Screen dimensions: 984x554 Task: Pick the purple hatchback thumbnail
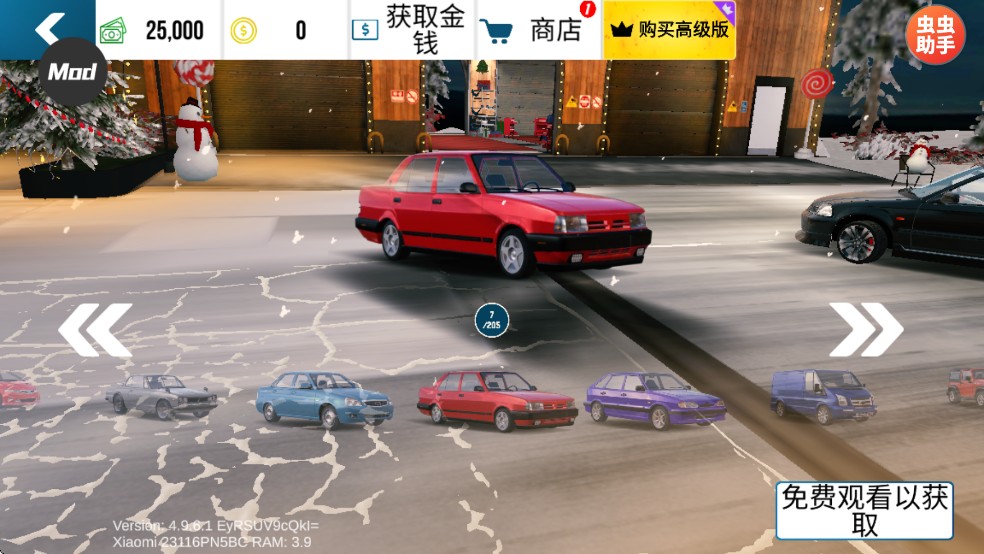[x=655, y=397]
